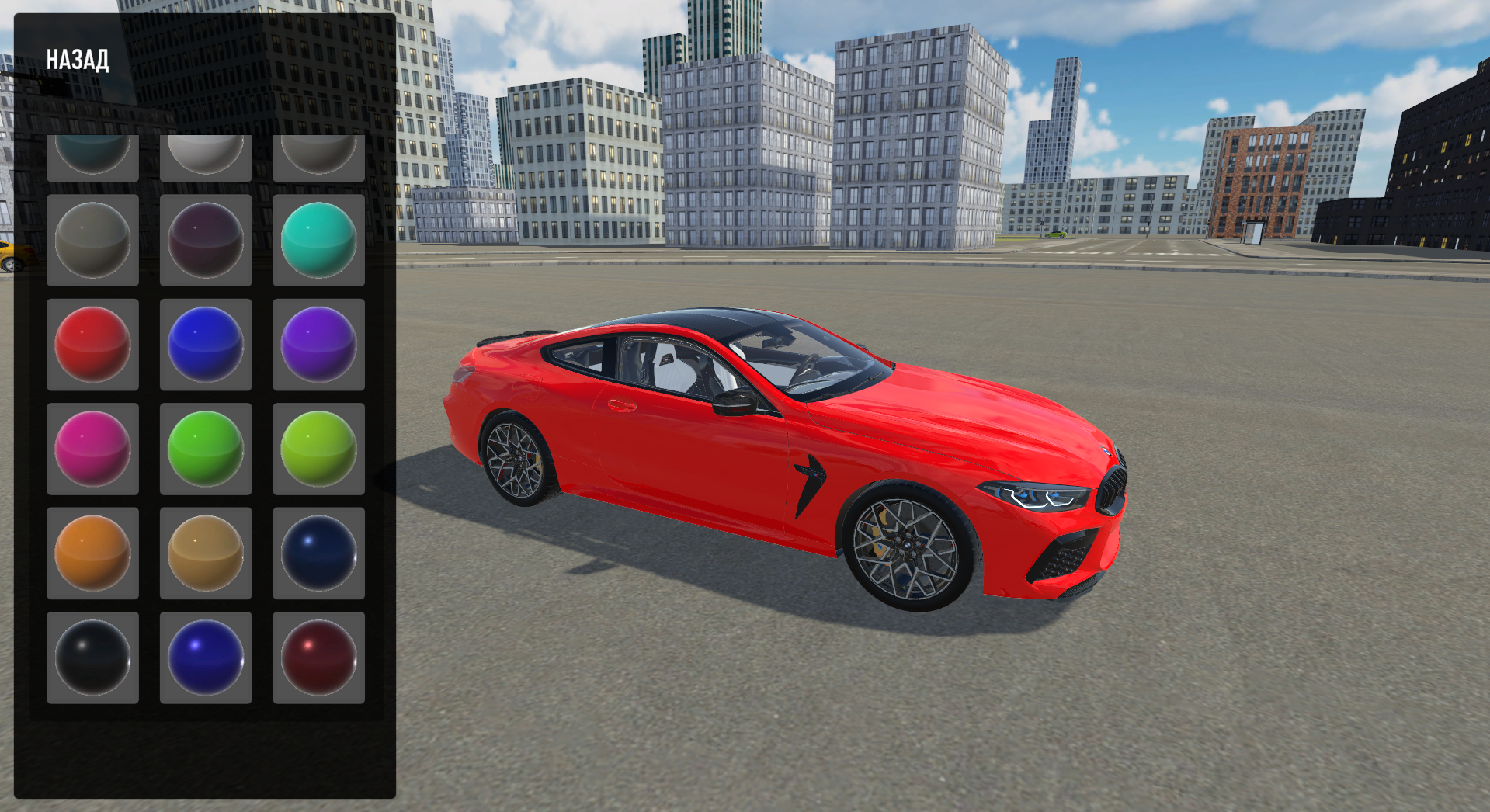The image size is (1490, 812).
Task: Select the silver sphere in the top row
Action: (x=318, y=155)
